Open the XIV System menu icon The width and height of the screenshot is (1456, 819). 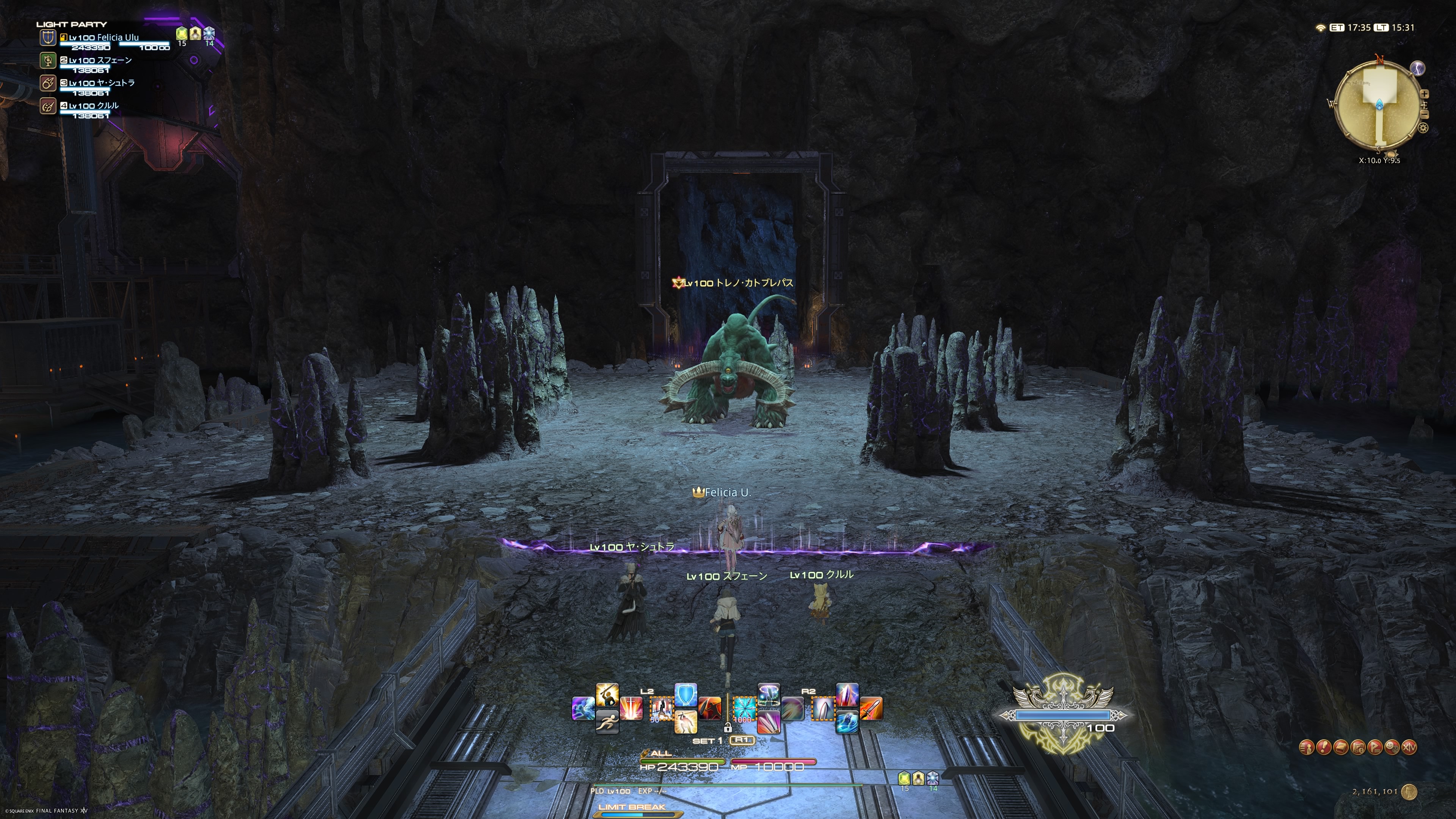click(1410, 747)
